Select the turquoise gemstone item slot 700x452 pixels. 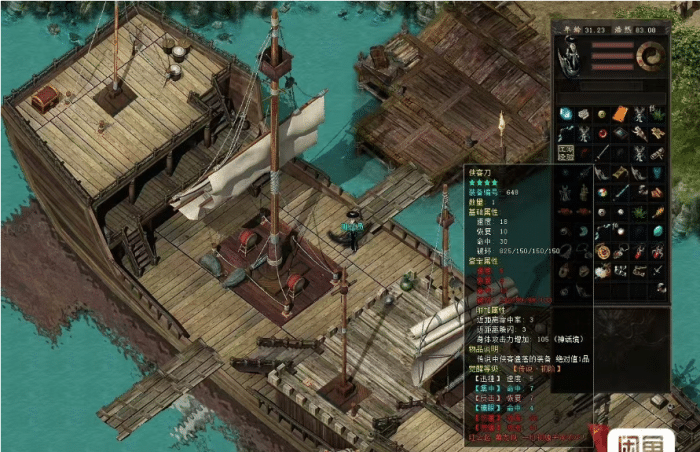tap(658, 230)
